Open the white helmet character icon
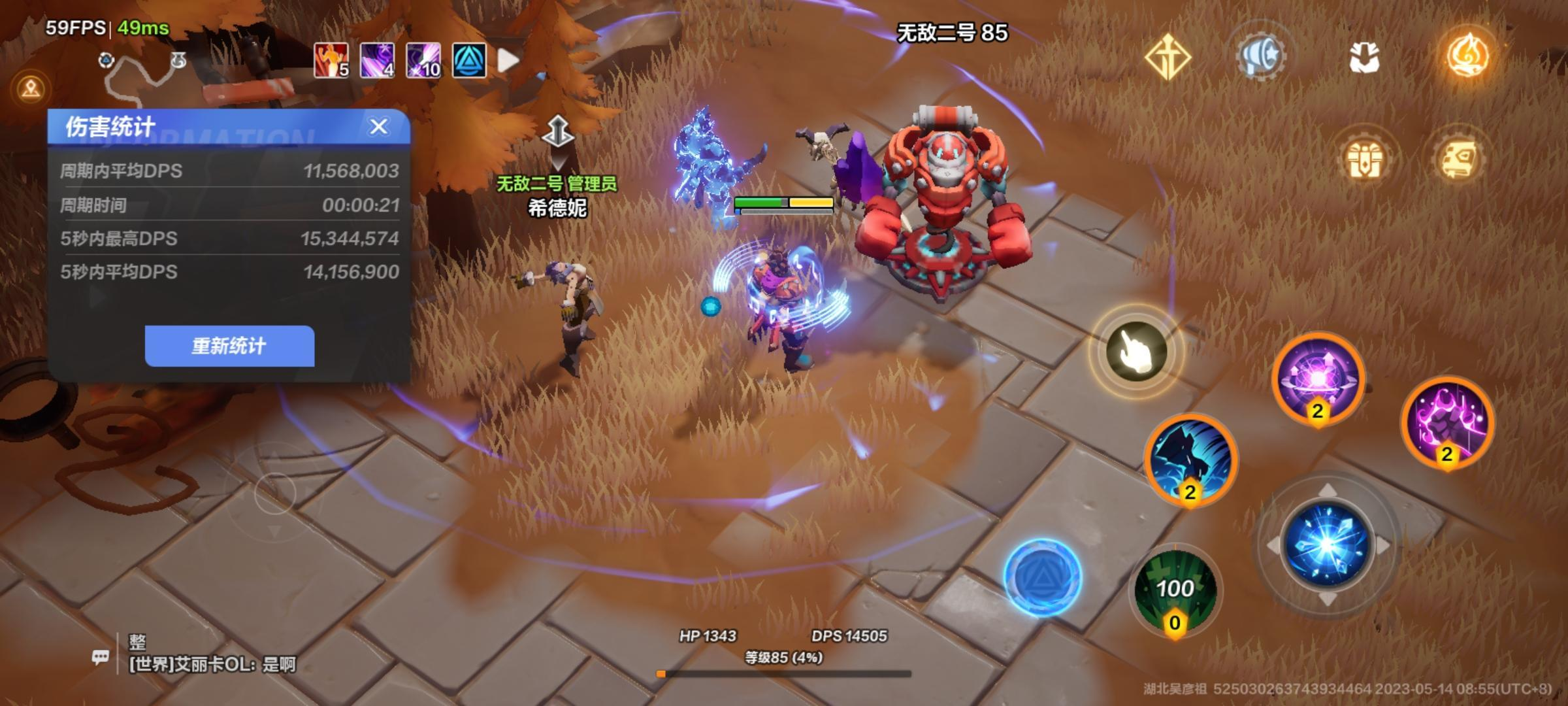 click(1364, 58)
